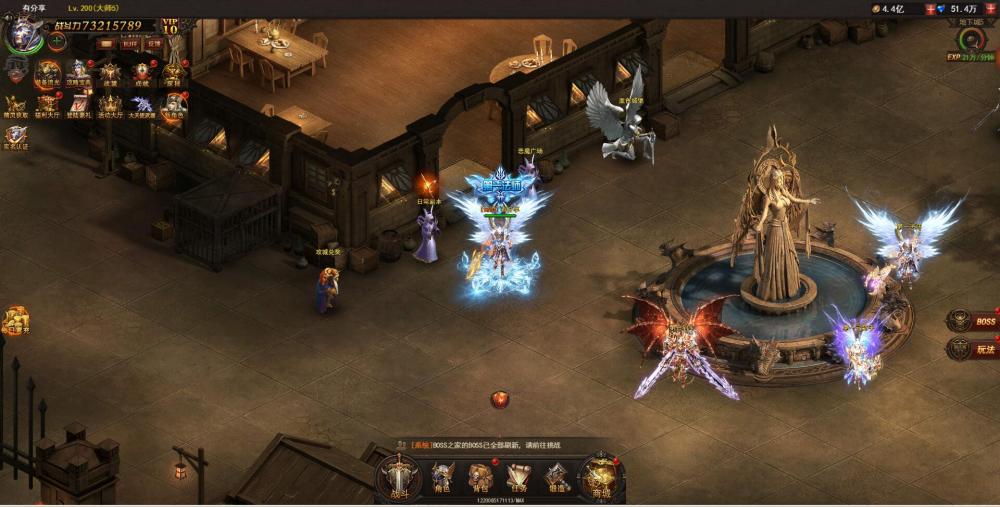Open the 新角色 new character icon
The width and height of the screenshot is (1000, 507).
click(174, 104)
